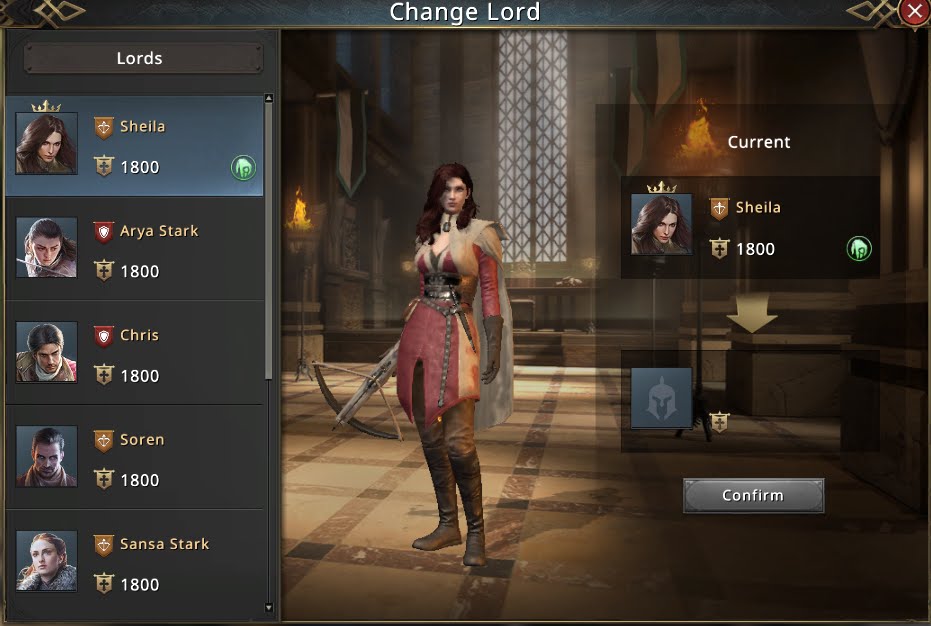Select Sheila in the lords list
The image size is (931, 626).
[x=135, y=146]
